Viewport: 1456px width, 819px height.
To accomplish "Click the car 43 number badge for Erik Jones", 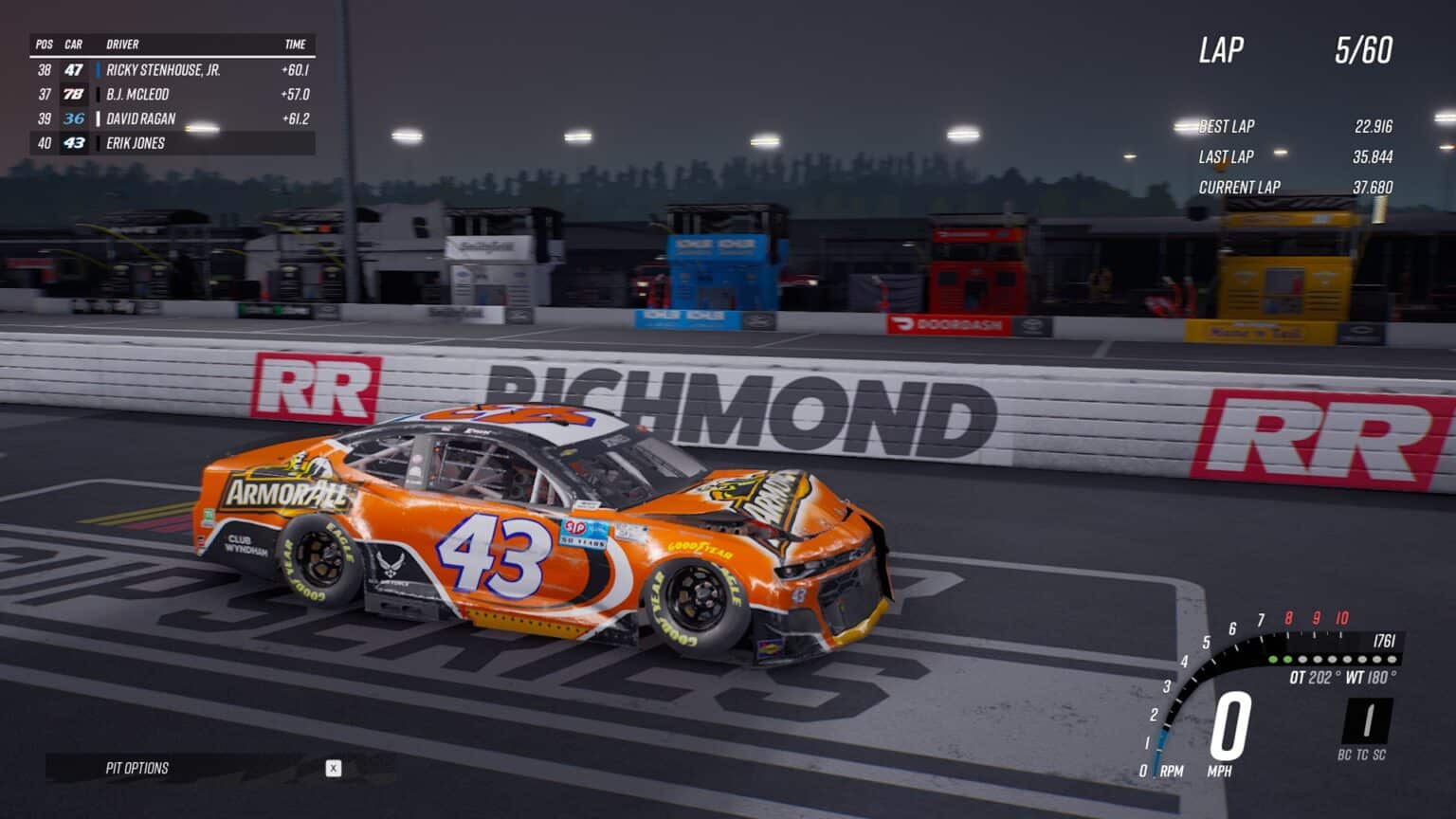I will point(75,144).
